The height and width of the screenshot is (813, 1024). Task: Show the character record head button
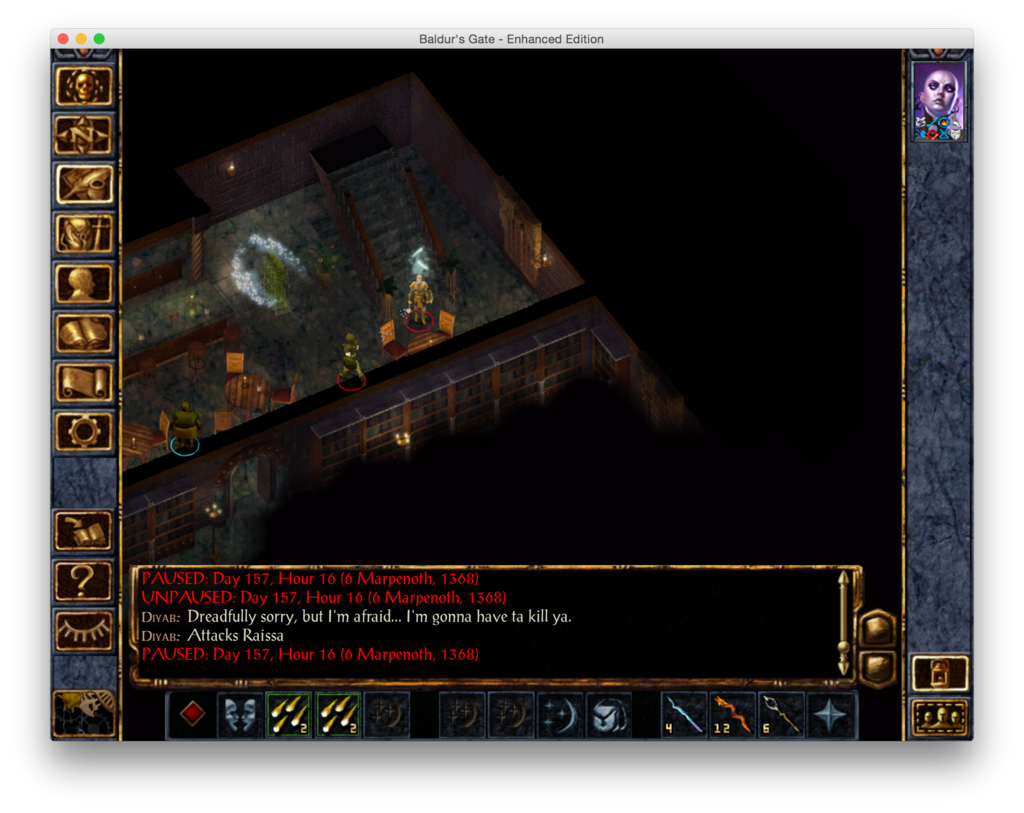point(84,283)
